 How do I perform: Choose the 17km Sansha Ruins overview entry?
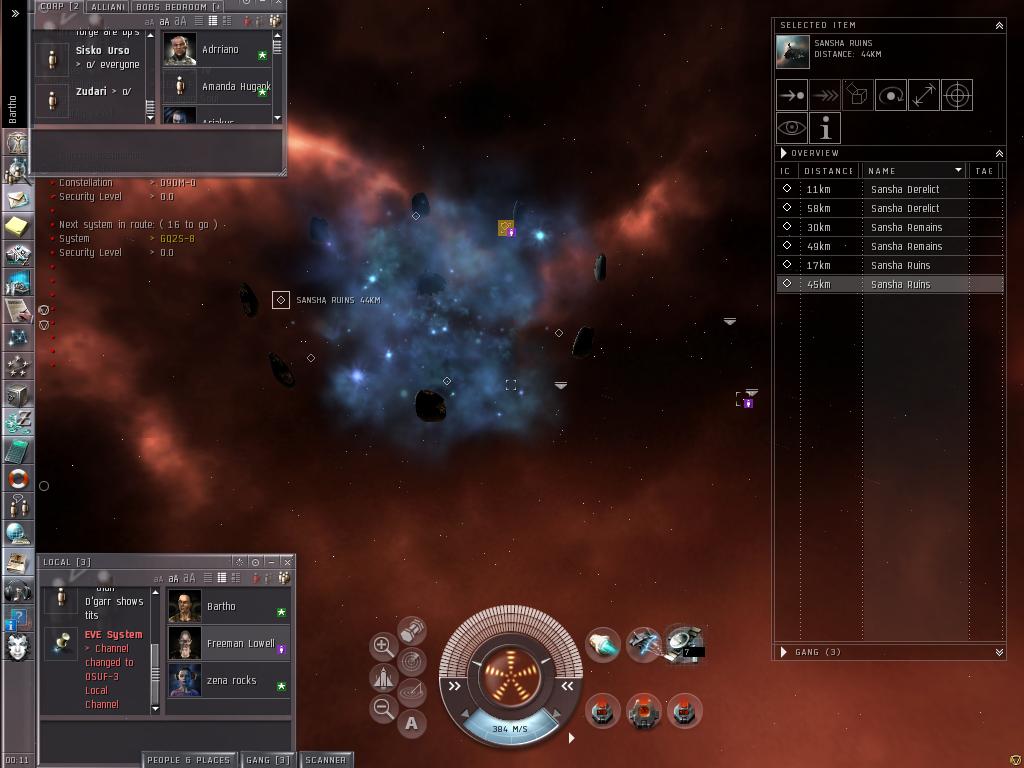[x=890, y=265]
